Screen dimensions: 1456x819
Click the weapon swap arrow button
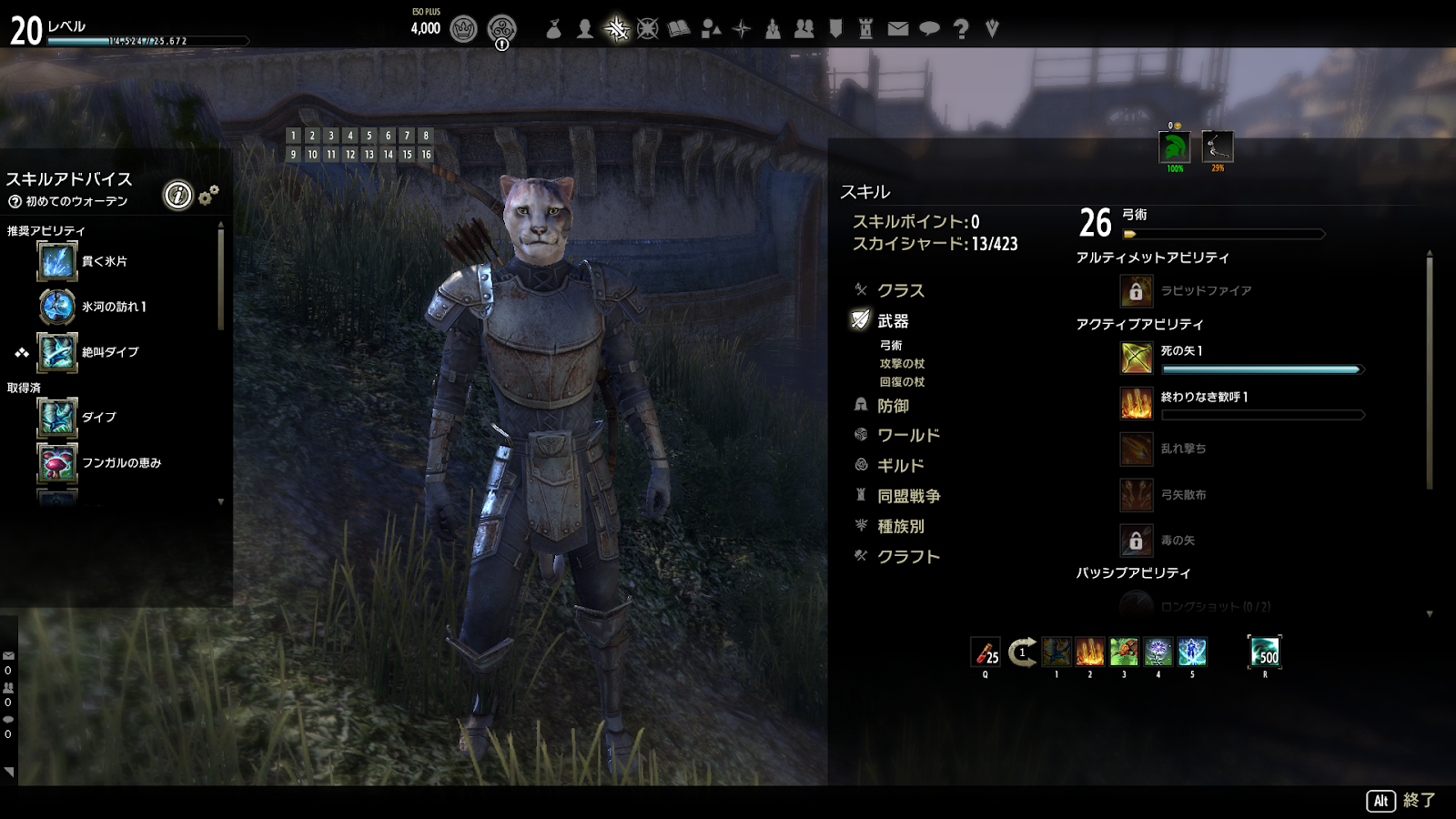click(1022, 652)
